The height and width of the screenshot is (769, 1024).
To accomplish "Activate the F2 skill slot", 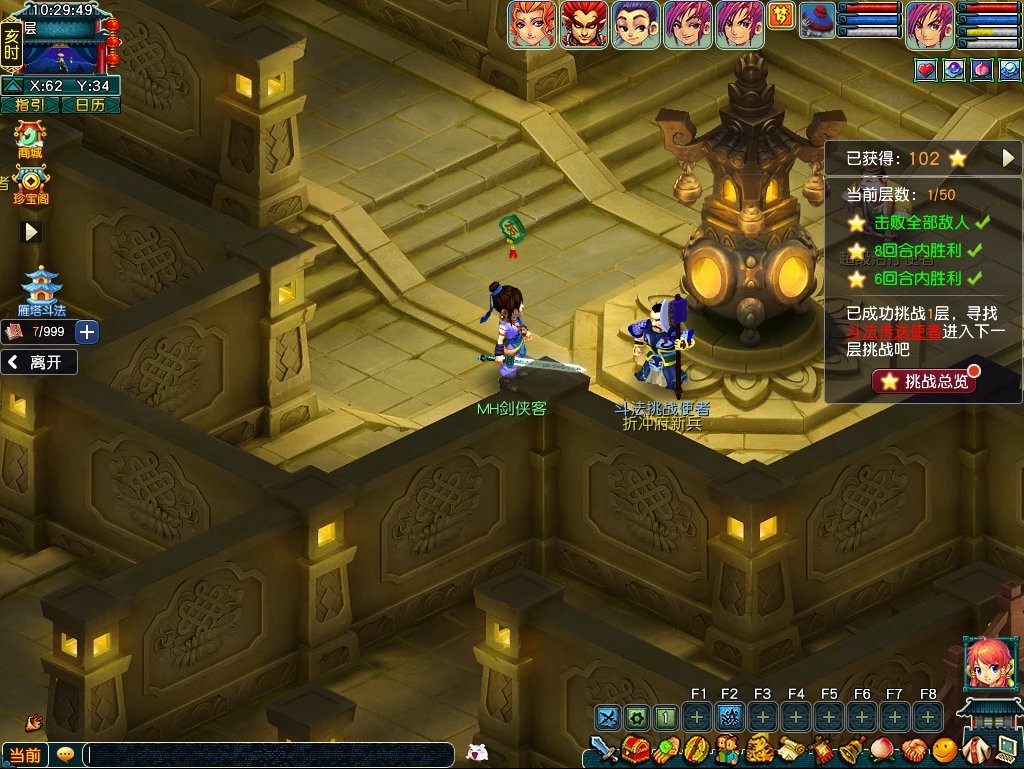I will pos(730,716).
